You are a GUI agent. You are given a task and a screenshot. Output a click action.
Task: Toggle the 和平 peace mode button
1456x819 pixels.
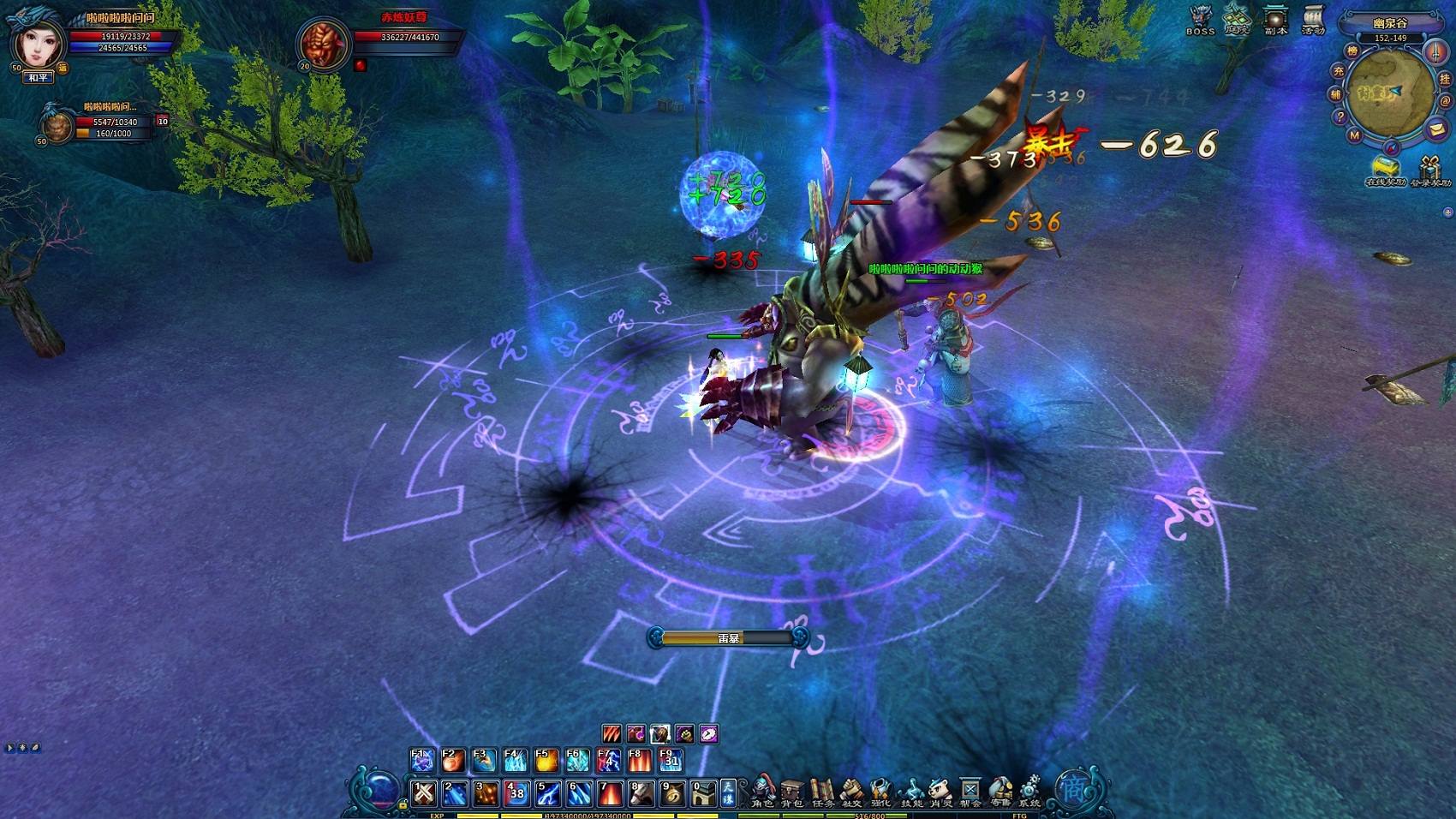(39, 78)
